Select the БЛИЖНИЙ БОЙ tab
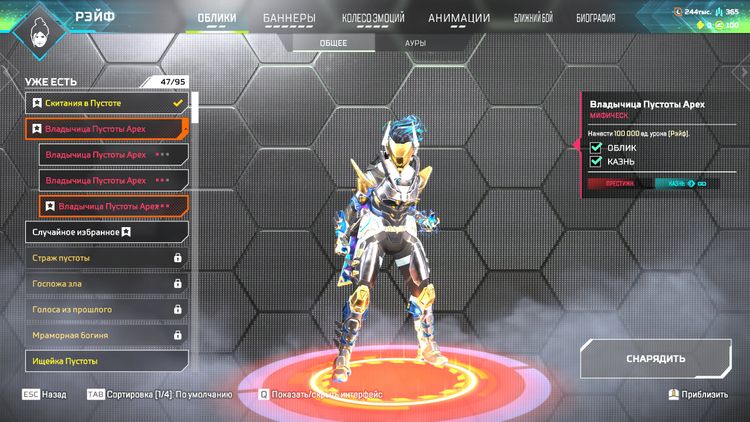 [538, 18]
